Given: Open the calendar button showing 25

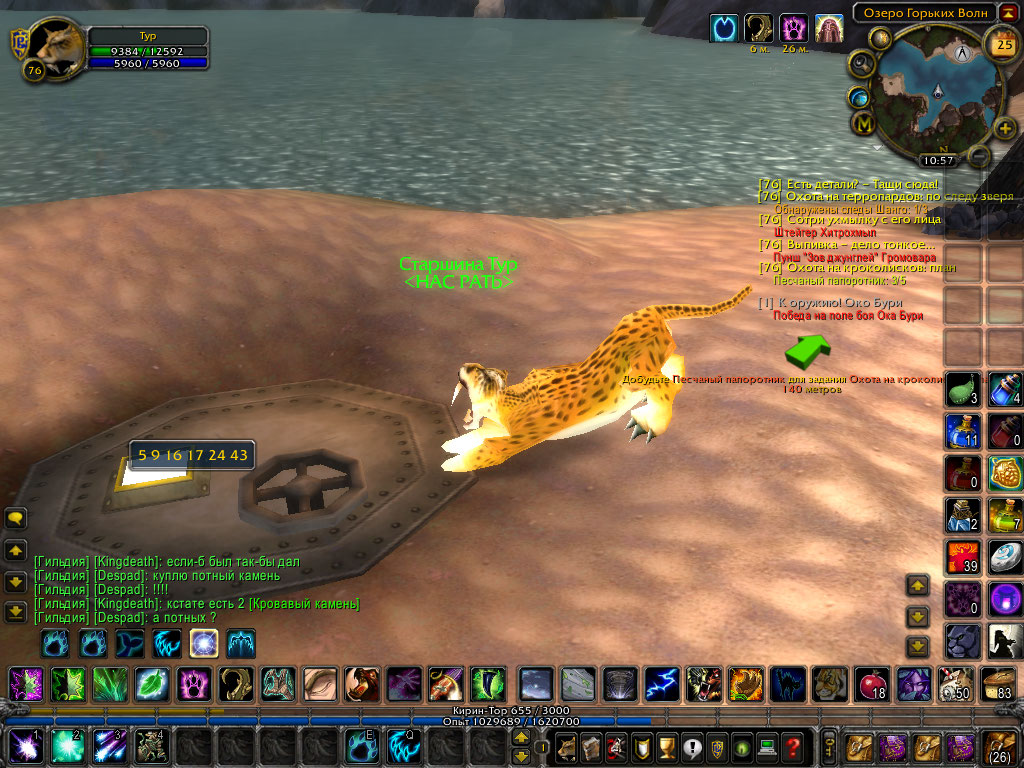Looking at the screenshot, I should click(x=1001, y=43).
